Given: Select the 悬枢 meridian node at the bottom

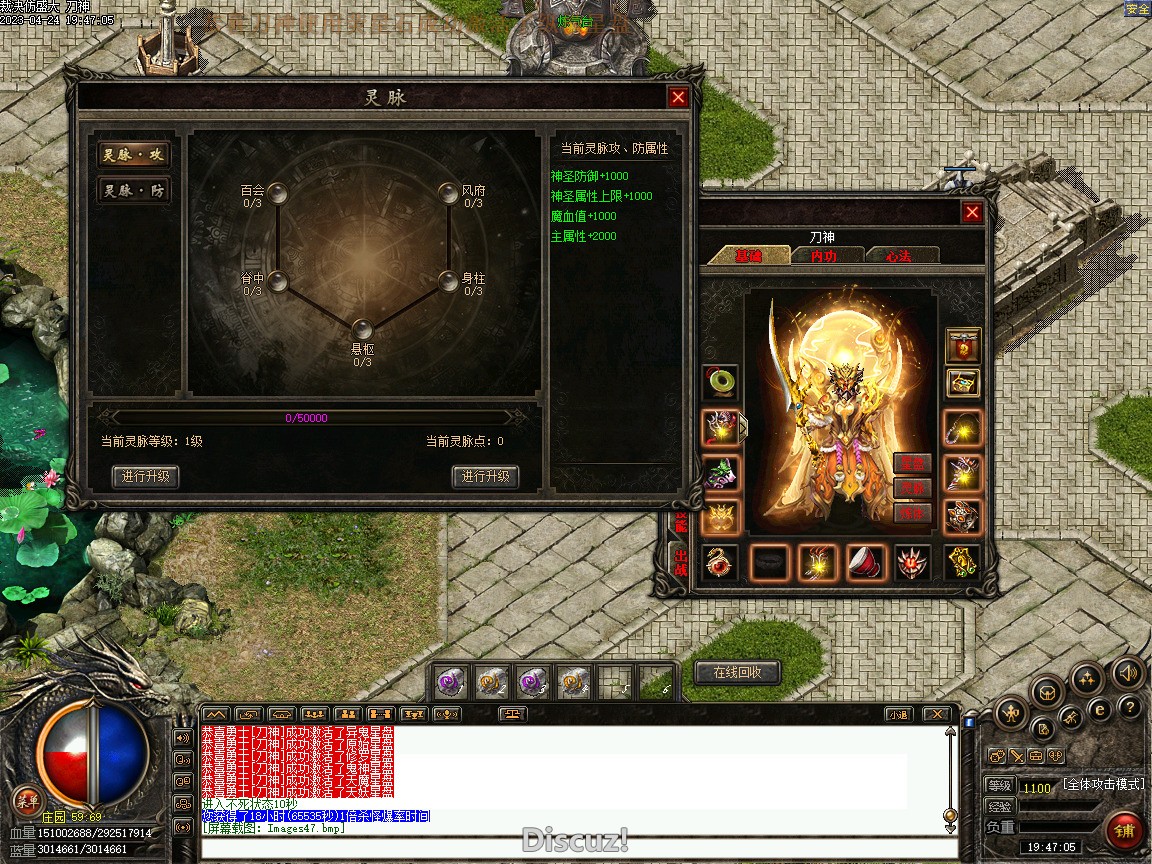Looking at the screenshot, I should click(363, 328).
